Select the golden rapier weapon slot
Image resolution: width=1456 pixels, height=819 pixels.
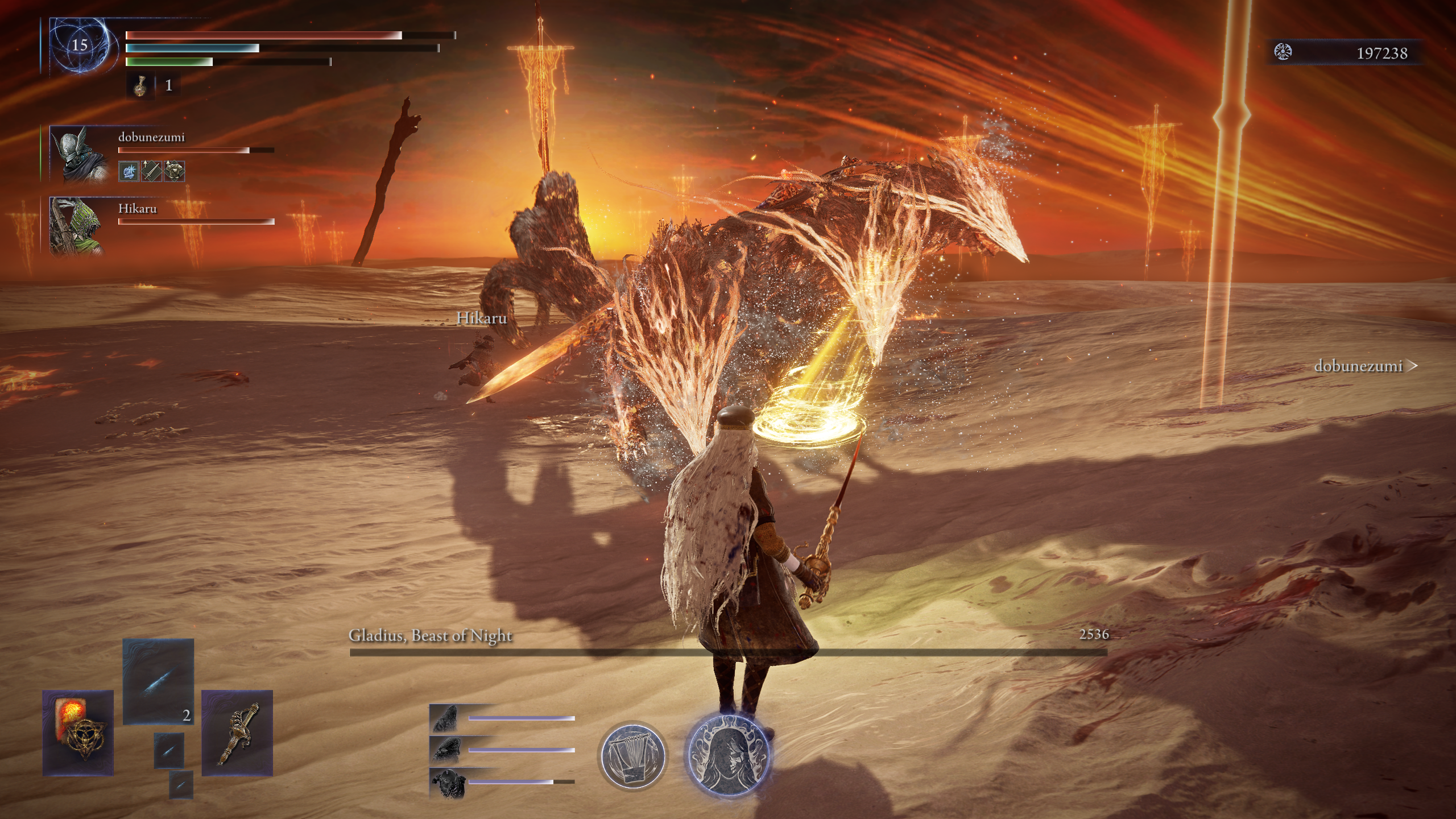[x=237, y=733]
